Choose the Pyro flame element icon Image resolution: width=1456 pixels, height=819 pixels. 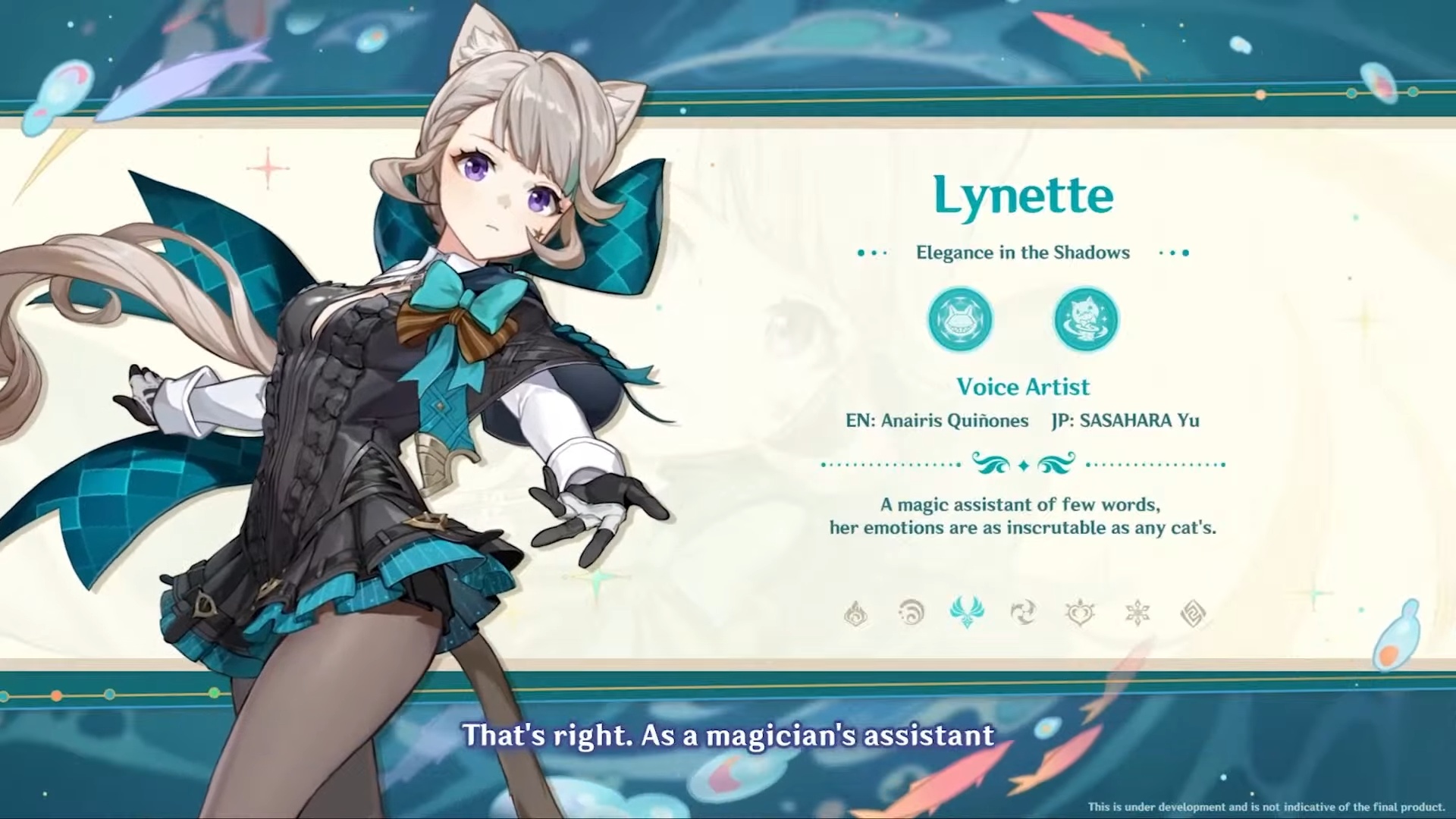[x=856, y=613]
